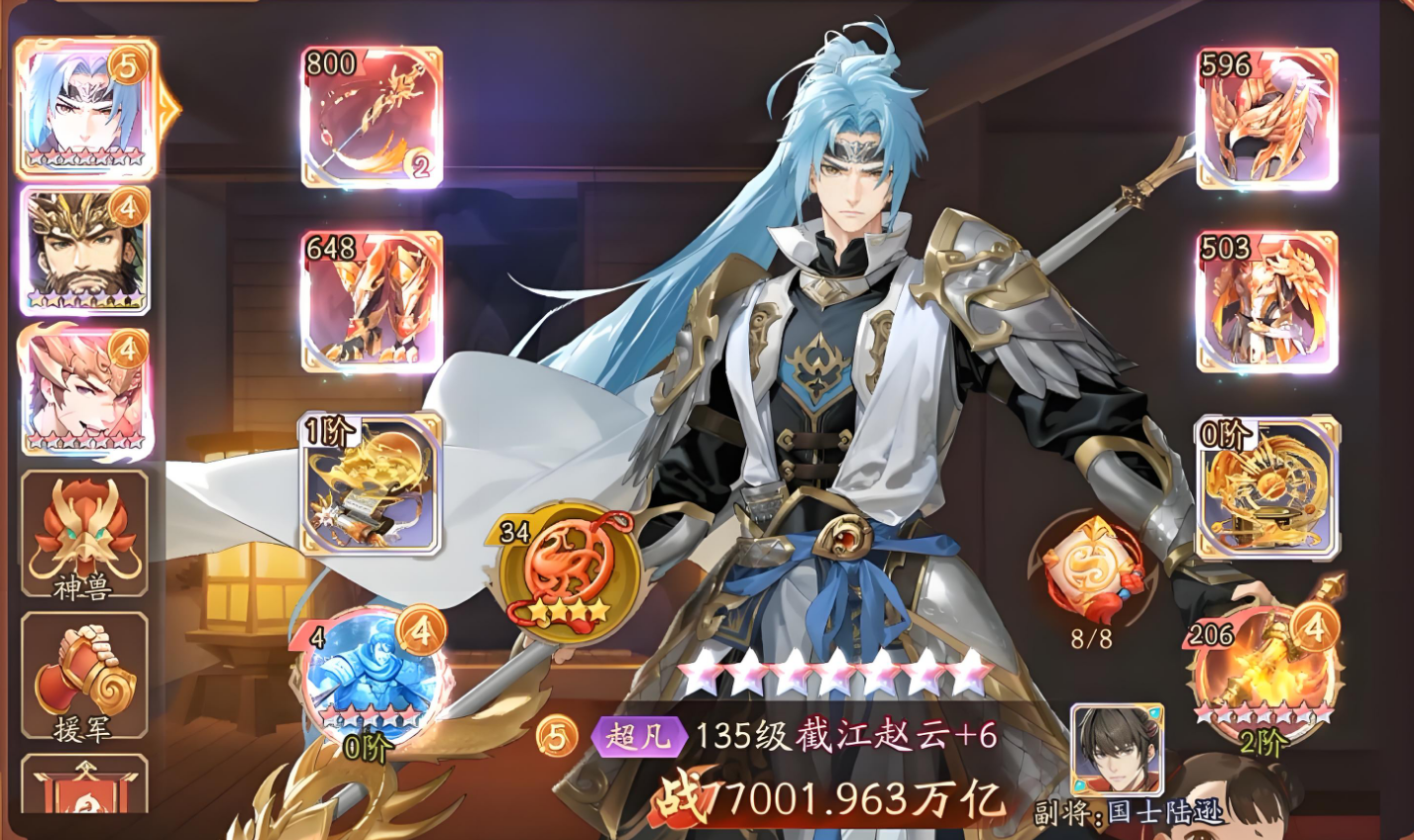This screenshot has width=1414, height=840.
Task: Open the level 503 armor slot
Action: click(1266, 301)
